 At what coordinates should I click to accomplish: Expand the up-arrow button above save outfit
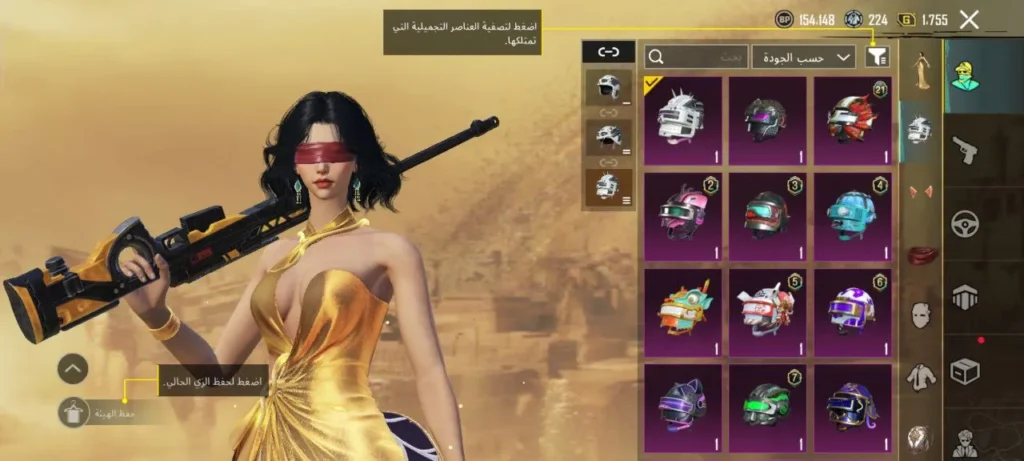(73, 369)
